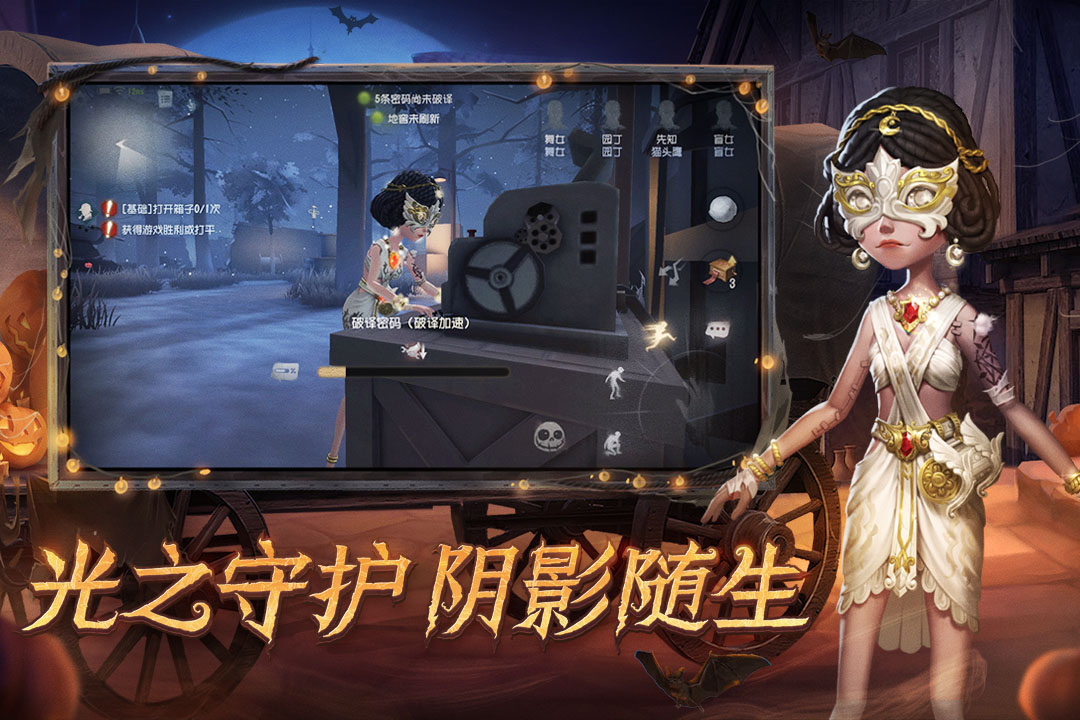Select the 先知 teammate portrait
Screen dimensions: 1080x720
click(666, 115)
